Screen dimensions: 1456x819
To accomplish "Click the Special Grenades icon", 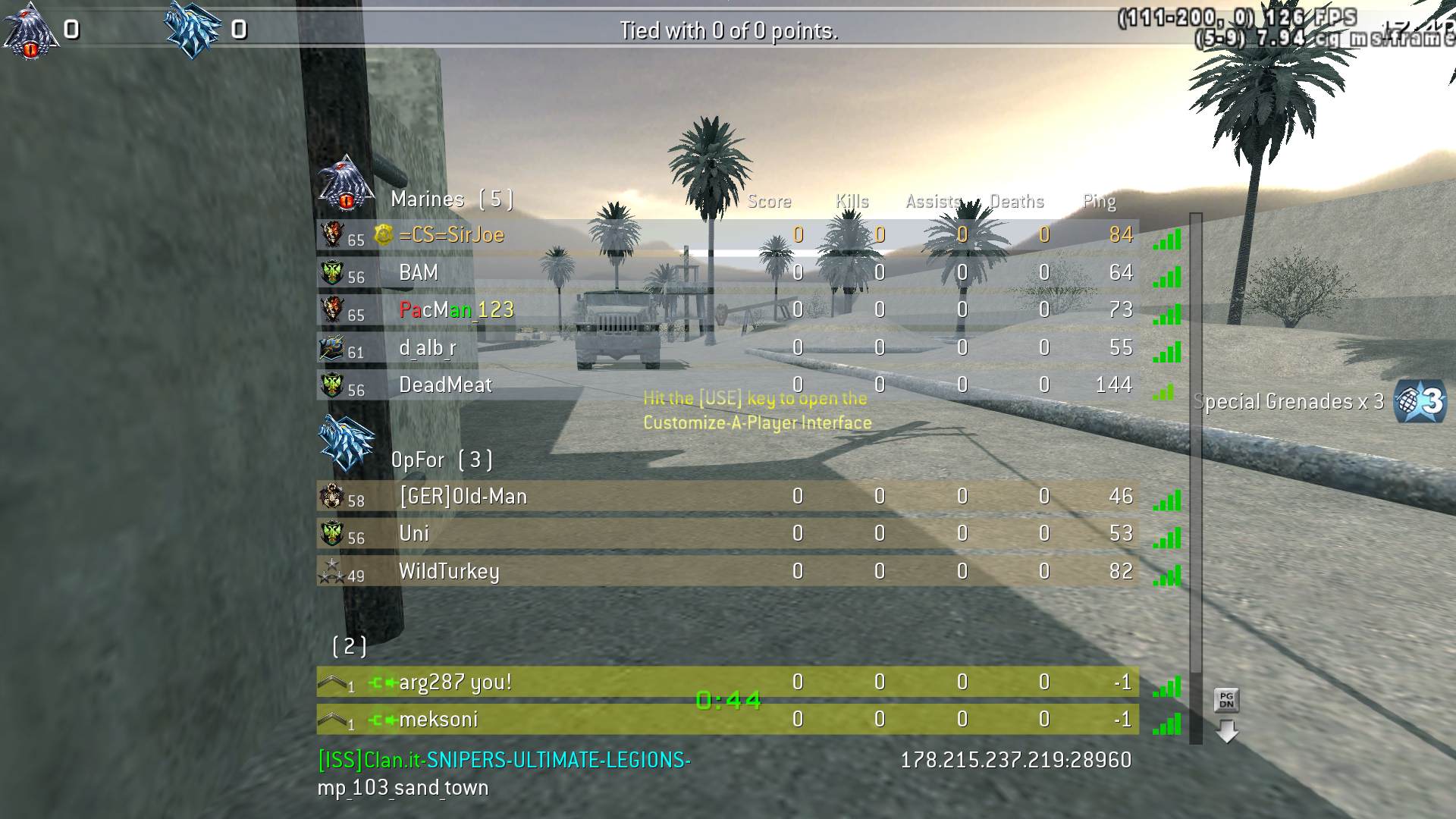I will tap(1420, 401).
